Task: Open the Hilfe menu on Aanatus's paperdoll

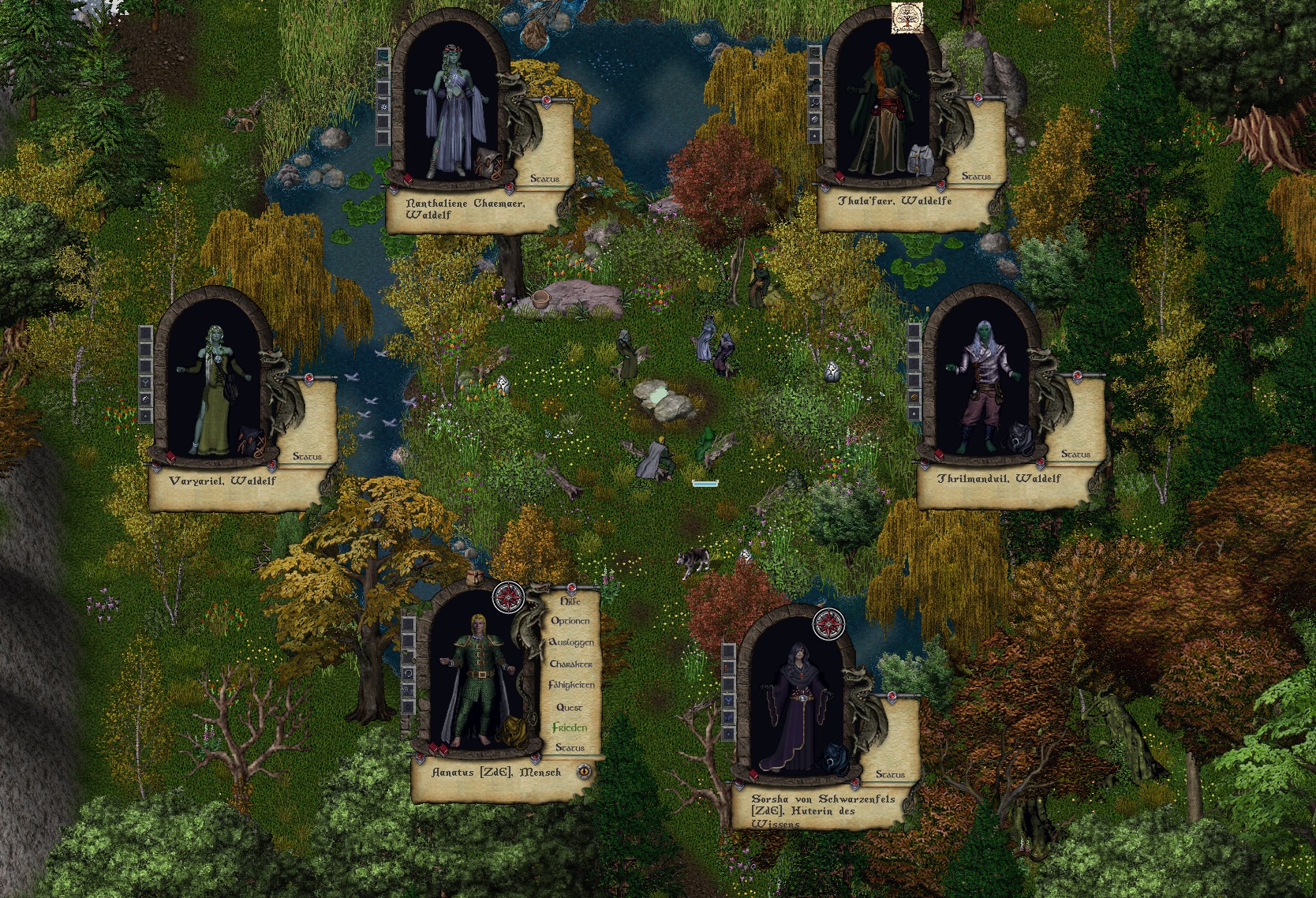Action: (570, 601)
